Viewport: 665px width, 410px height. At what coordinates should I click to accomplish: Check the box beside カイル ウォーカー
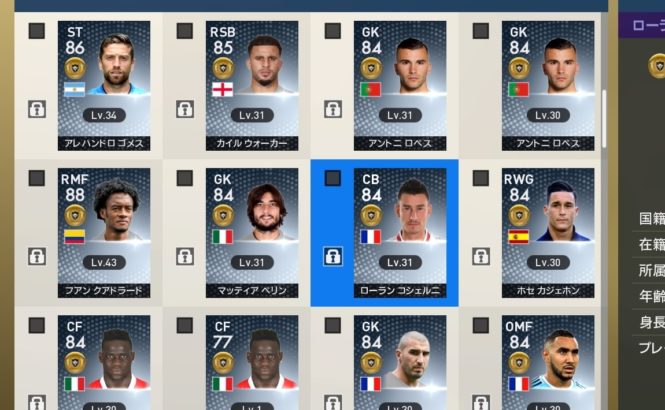[185, 31]
